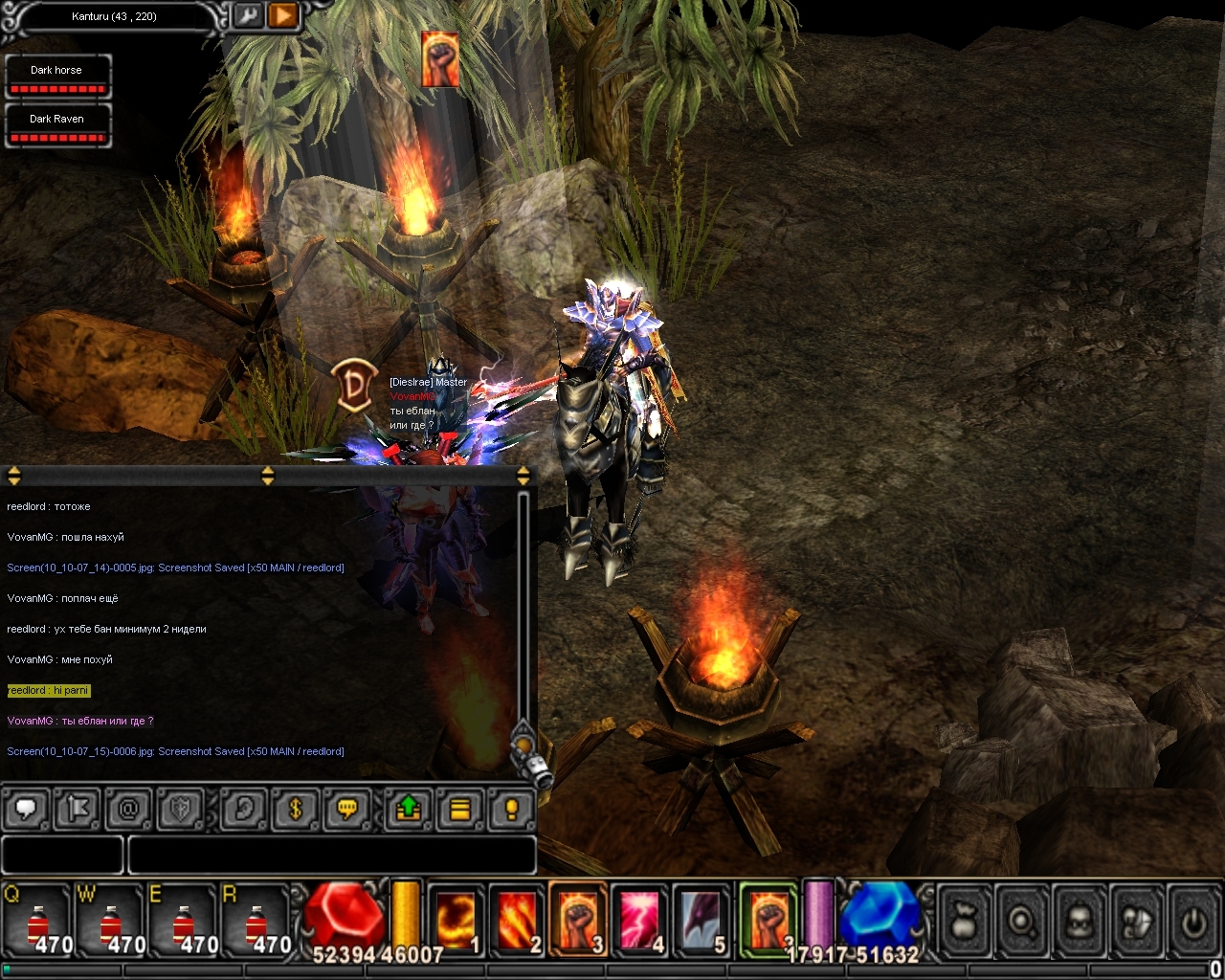Open the character head menu button
The width and height of the screenshot is (1225, 980).
pos(1080,923)
